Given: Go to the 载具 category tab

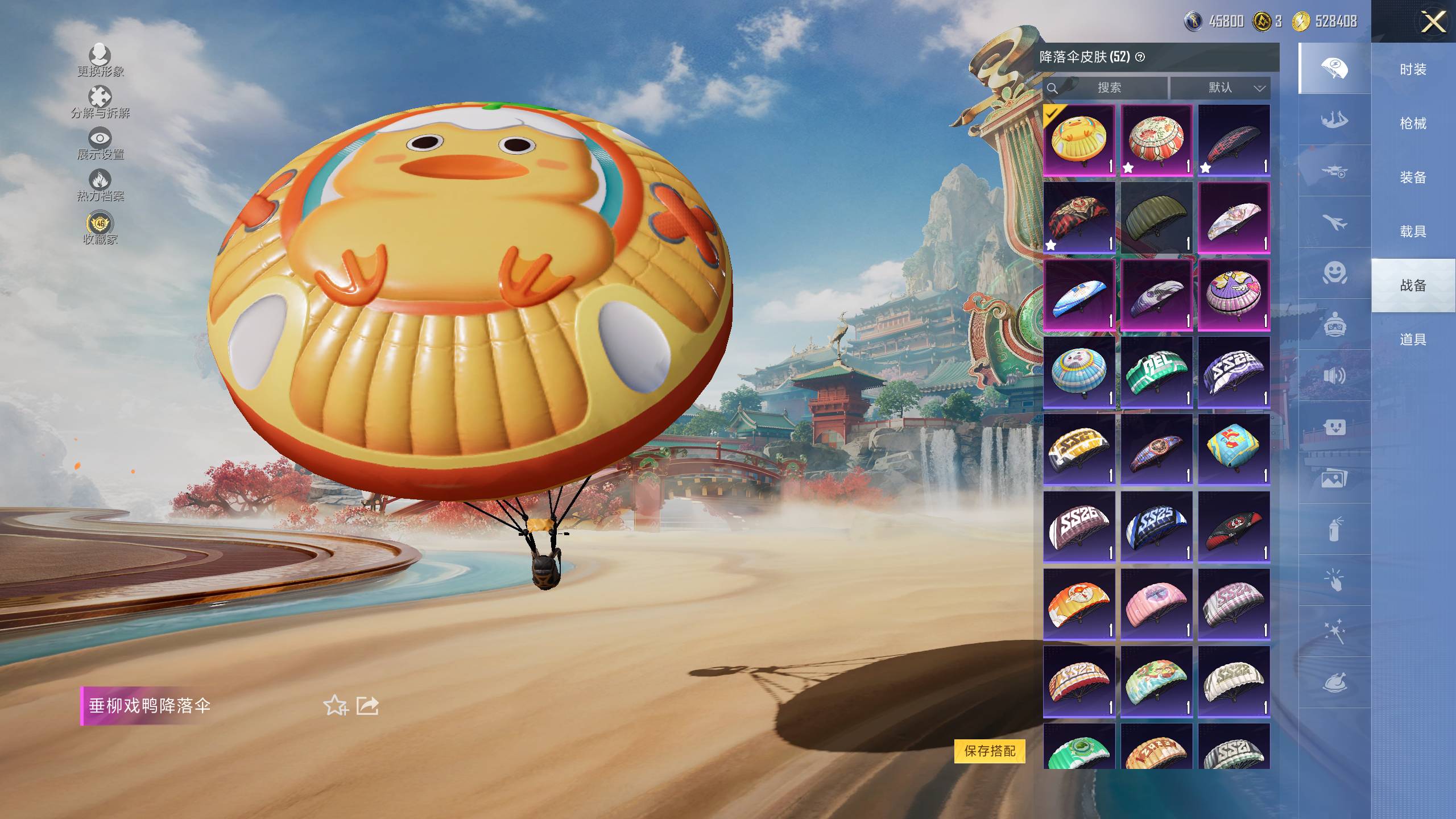Looking at the screenshot, I should coord(1413,231).
